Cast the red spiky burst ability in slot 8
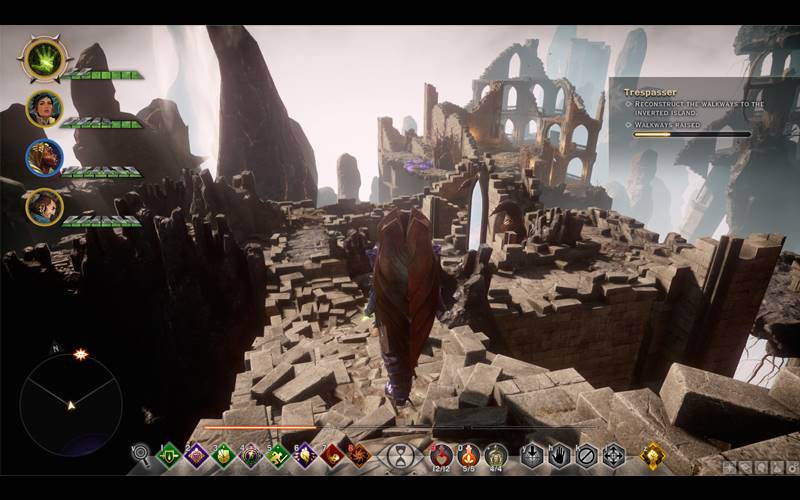 tap(358, 456)
